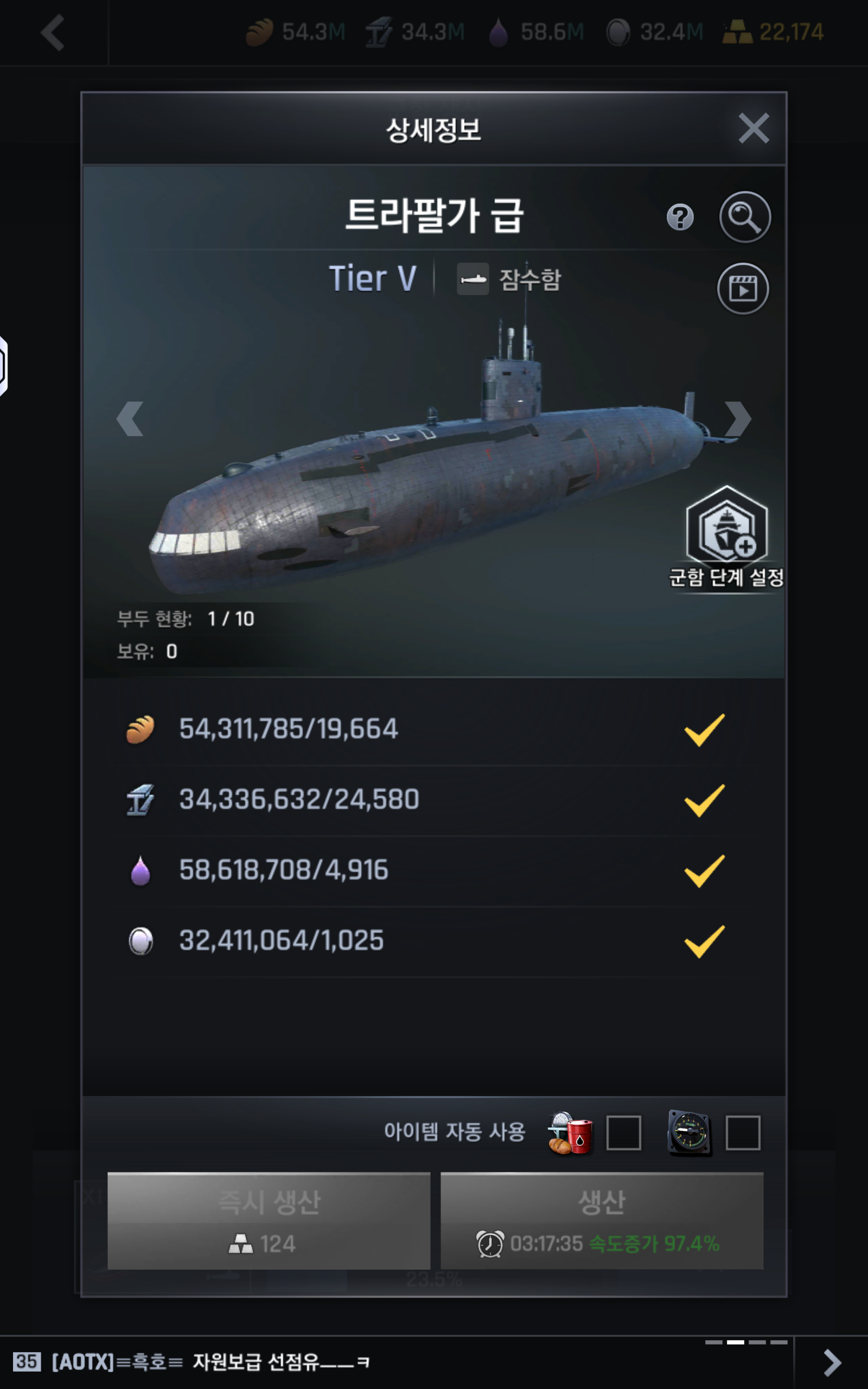Close the 상세정보 detail popup
The width and height of the screenshot is (868, 1389).
tap(752, 128)
